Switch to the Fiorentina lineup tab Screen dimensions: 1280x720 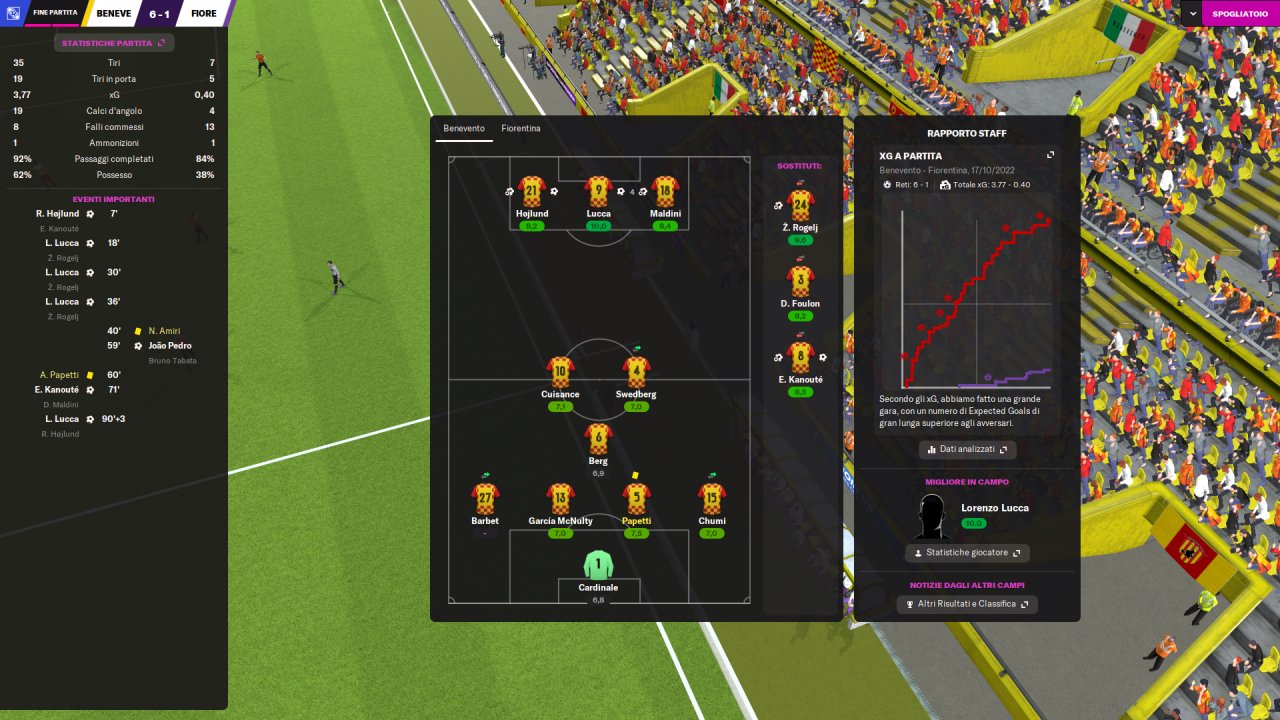(x=521, y=129)
